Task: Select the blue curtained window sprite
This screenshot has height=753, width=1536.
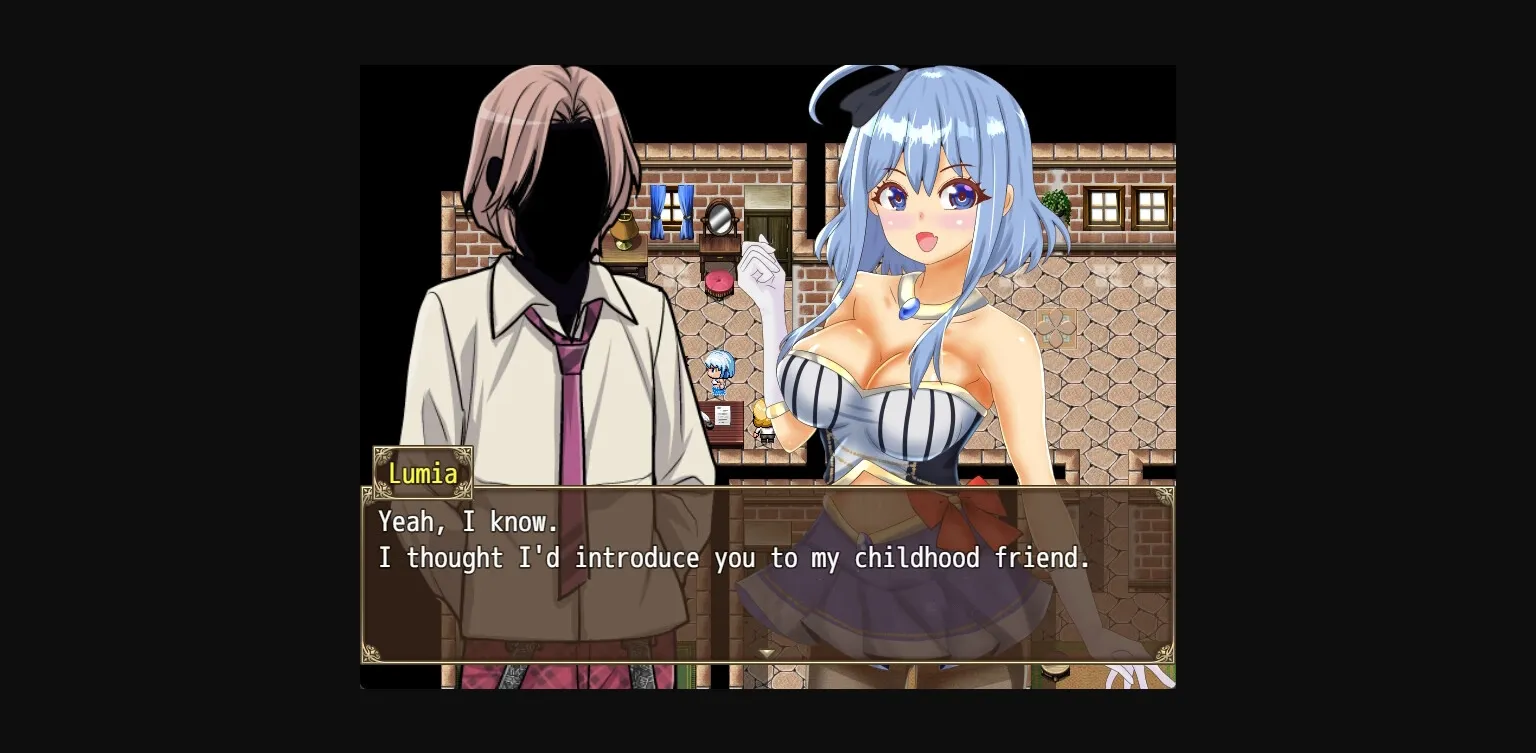Action: point(672,207)
